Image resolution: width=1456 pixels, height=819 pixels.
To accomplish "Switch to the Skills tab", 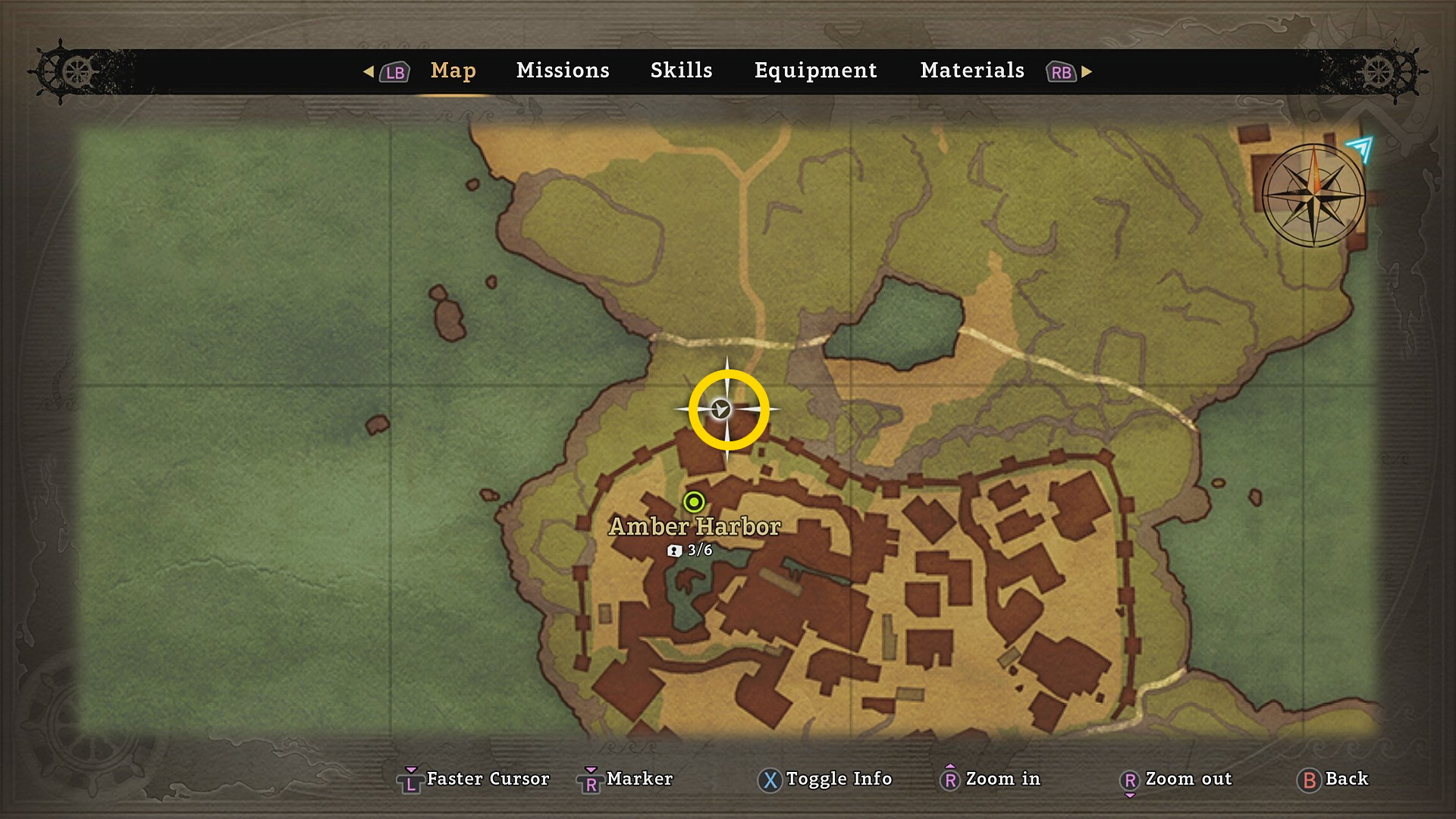I will click(681, 71).
